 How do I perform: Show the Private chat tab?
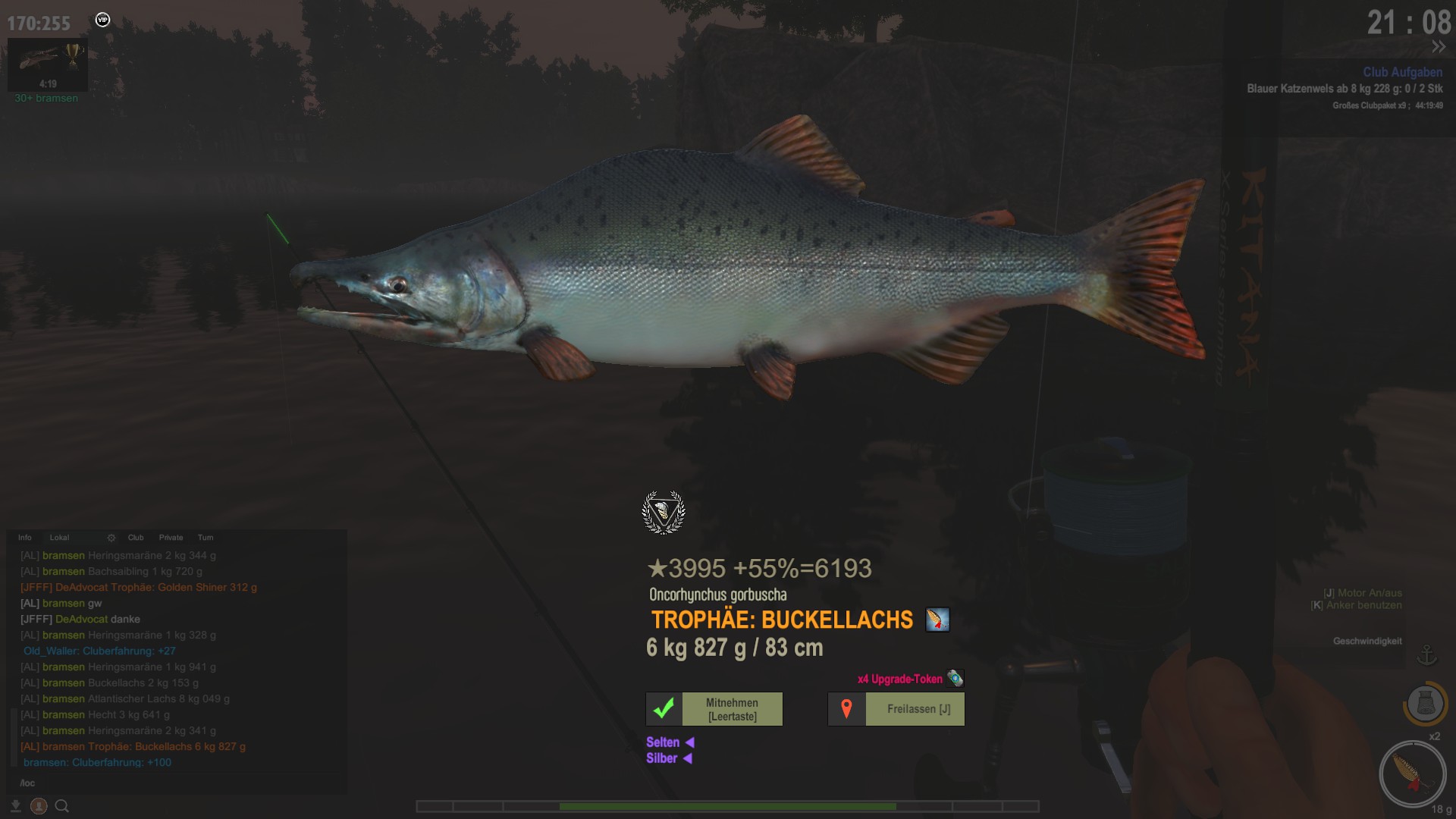171,538
